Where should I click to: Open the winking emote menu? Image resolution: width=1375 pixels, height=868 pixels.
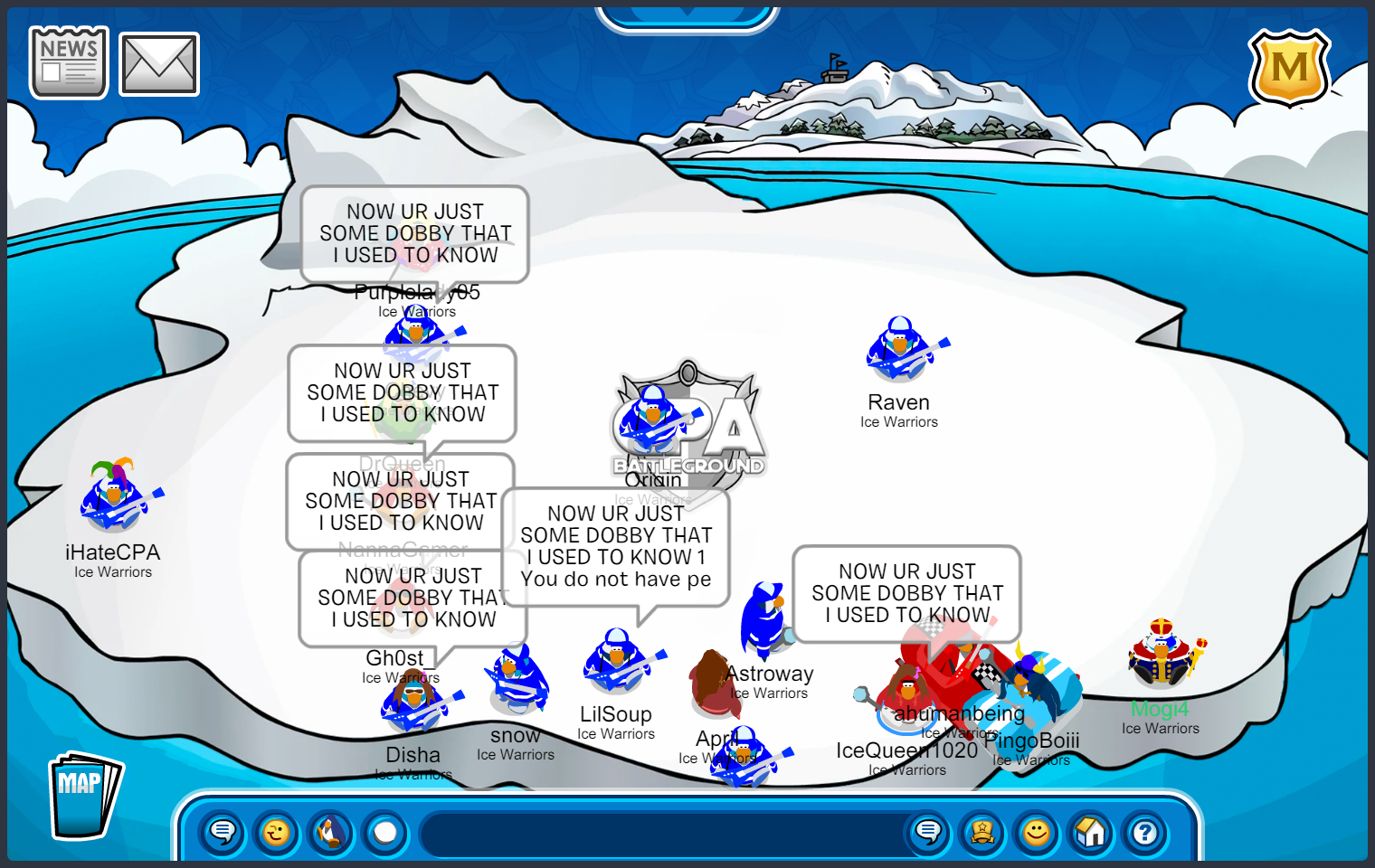(x=277, y=832)
